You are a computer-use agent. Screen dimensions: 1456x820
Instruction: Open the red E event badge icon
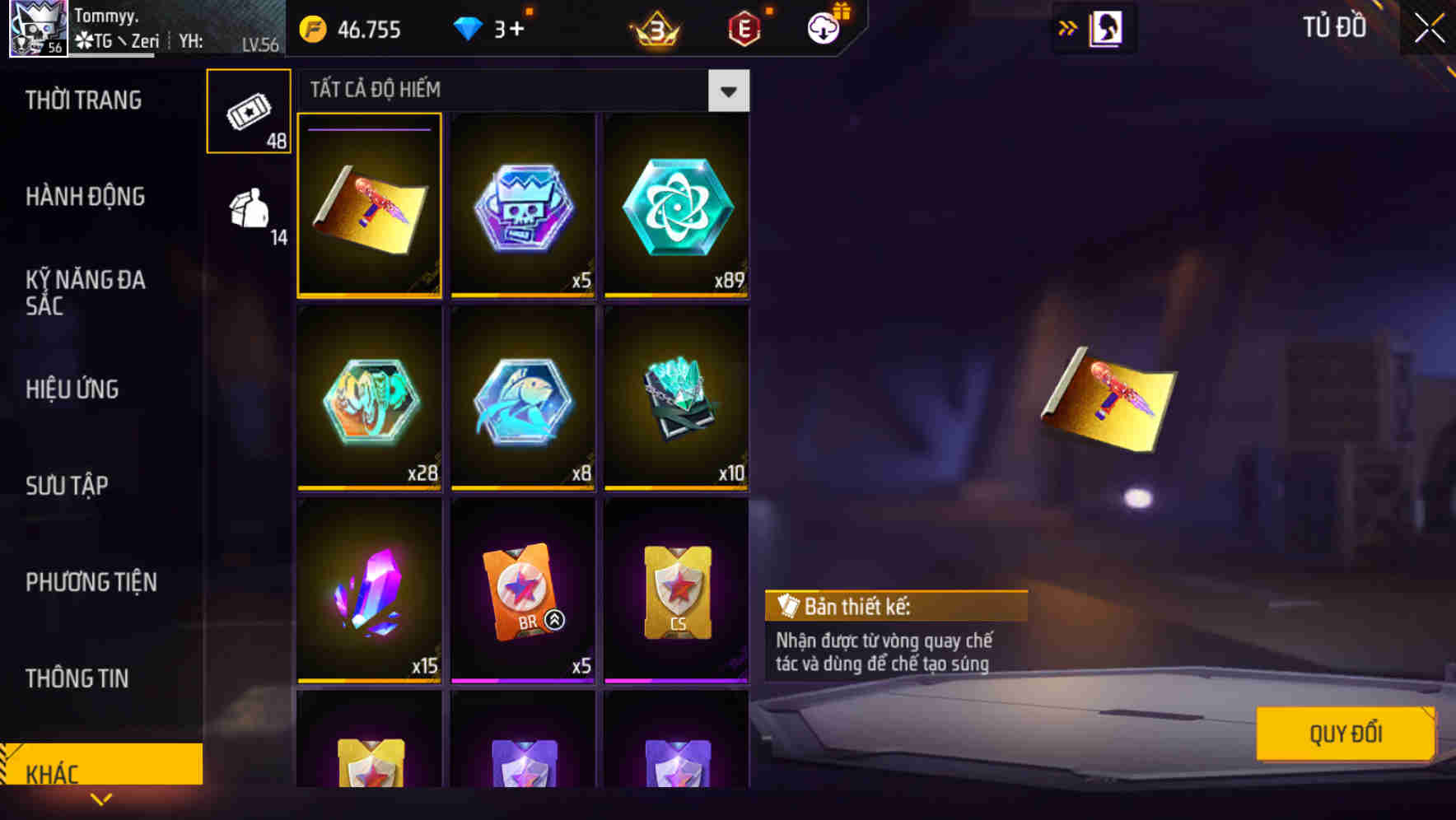pyautogui.click(x=744, y=27)
